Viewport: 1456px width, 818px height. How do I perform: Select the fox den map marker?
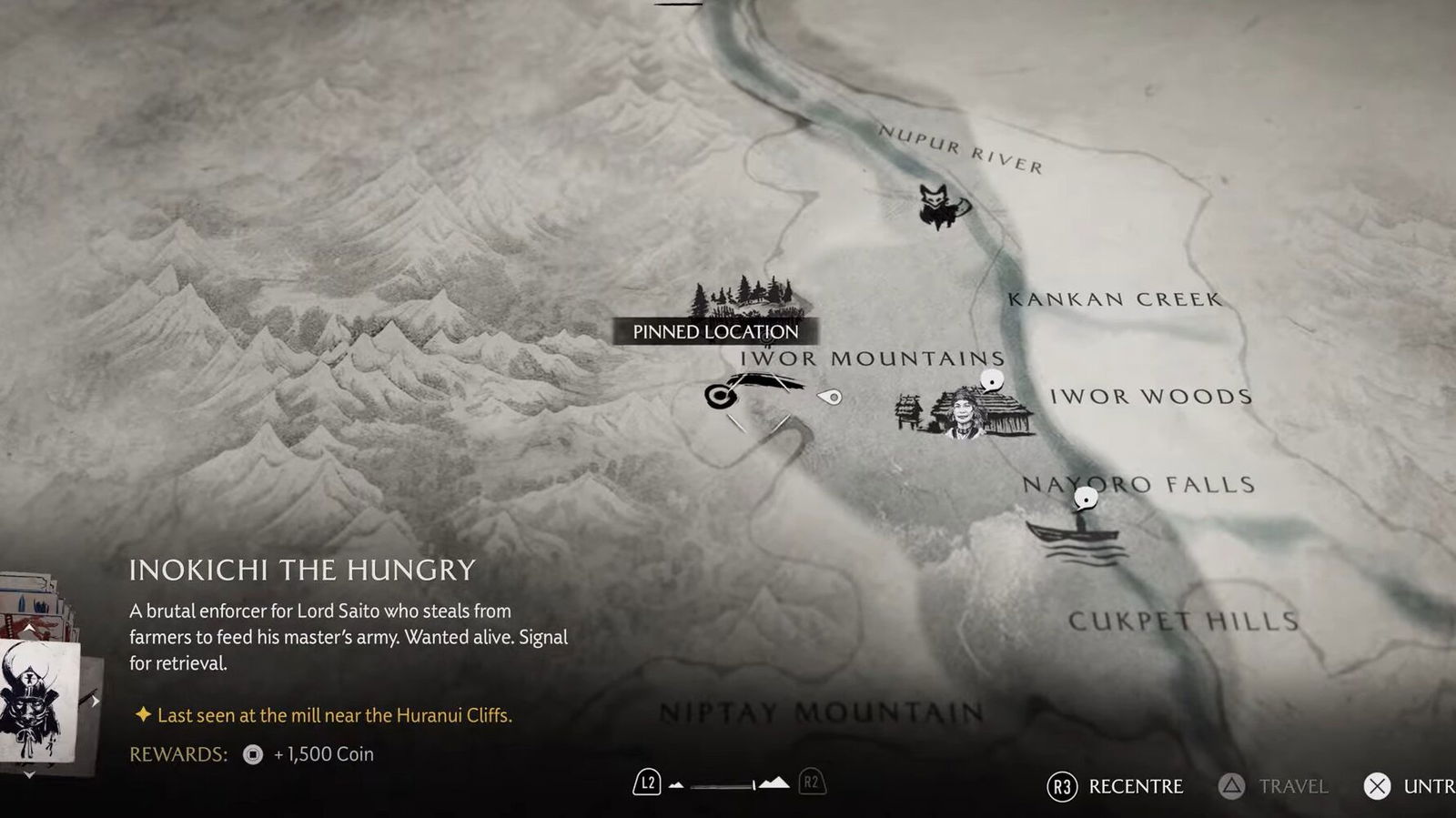[941, 206]
